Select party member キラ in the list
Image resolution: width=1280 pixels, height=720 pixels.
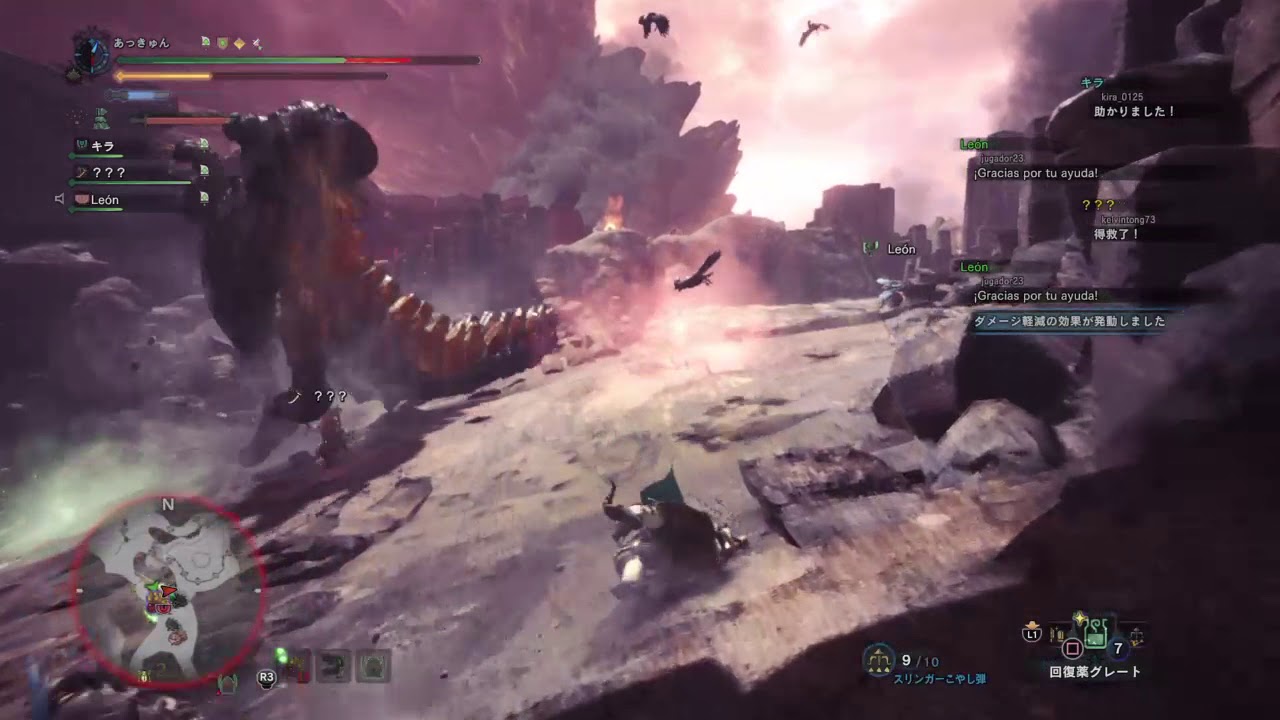[x=103, y=146]
